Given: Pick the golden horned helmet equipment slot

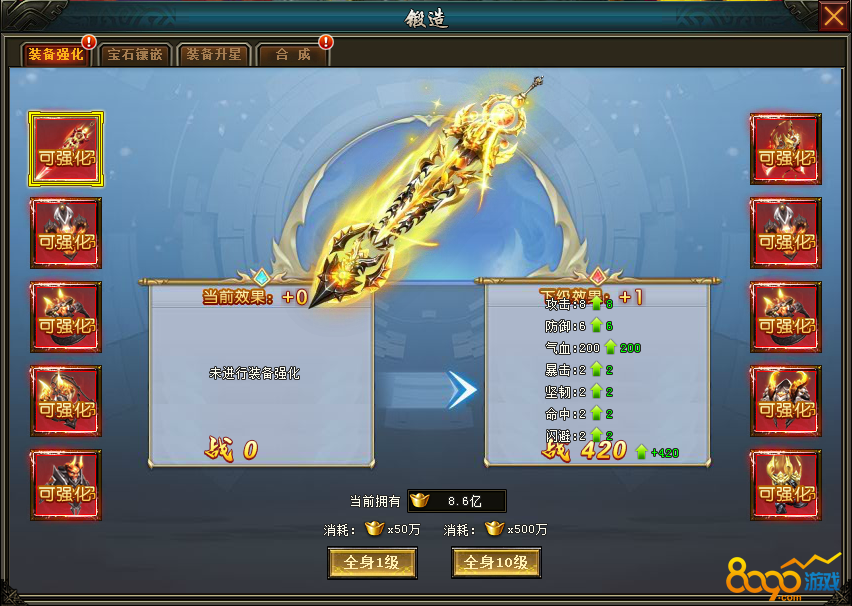Looking at the screenshot, I should 785,485.
